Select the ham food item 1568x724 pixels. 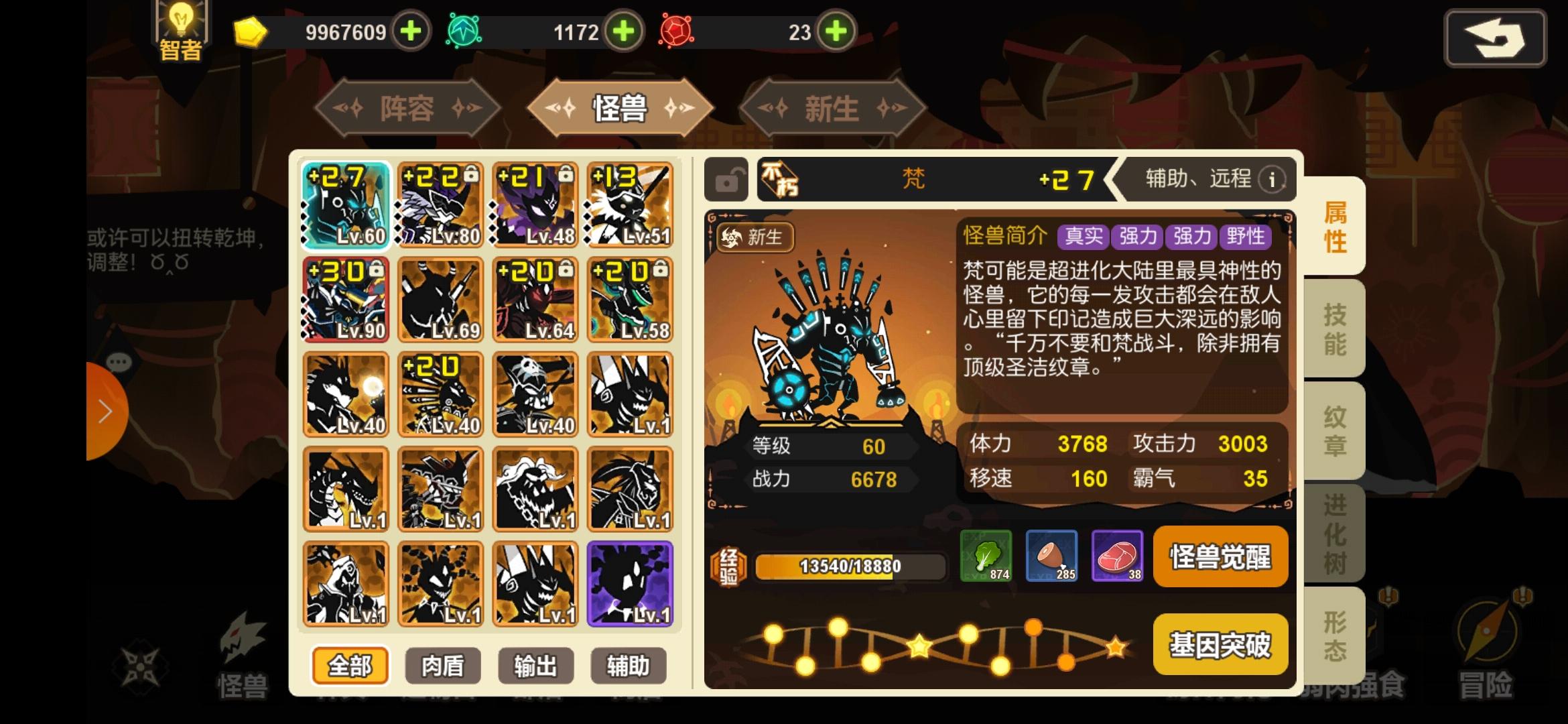click(x=1051, y=556)
